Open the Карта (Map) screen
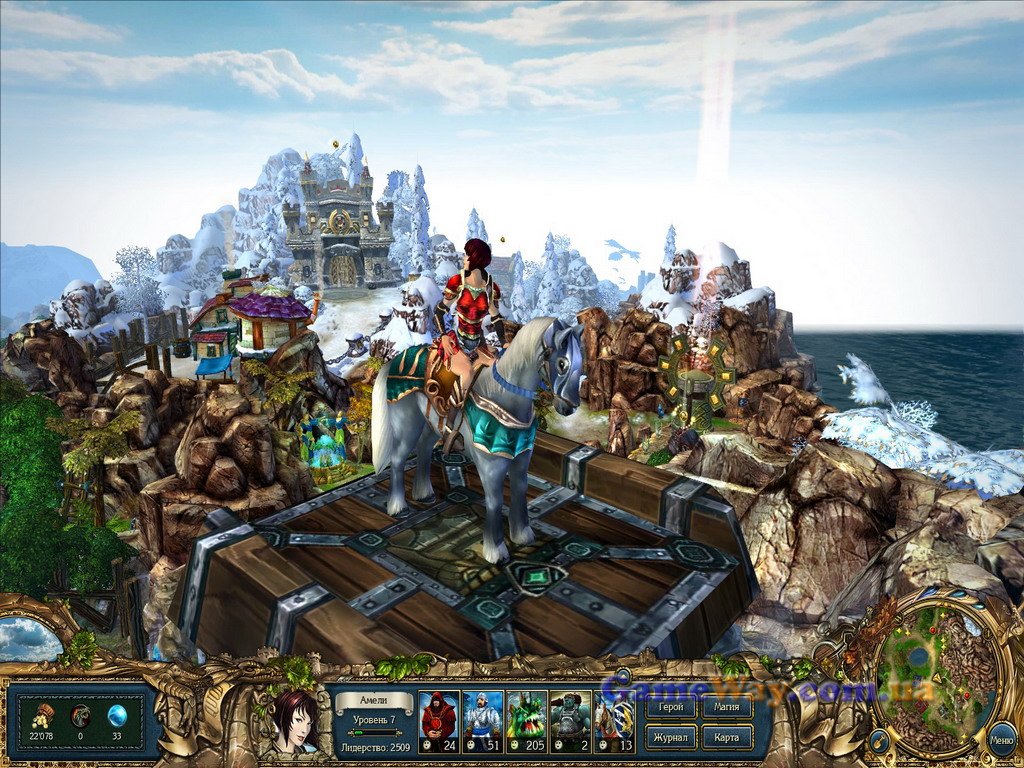This screenshot has height=768, width=1024. point(728,738)
